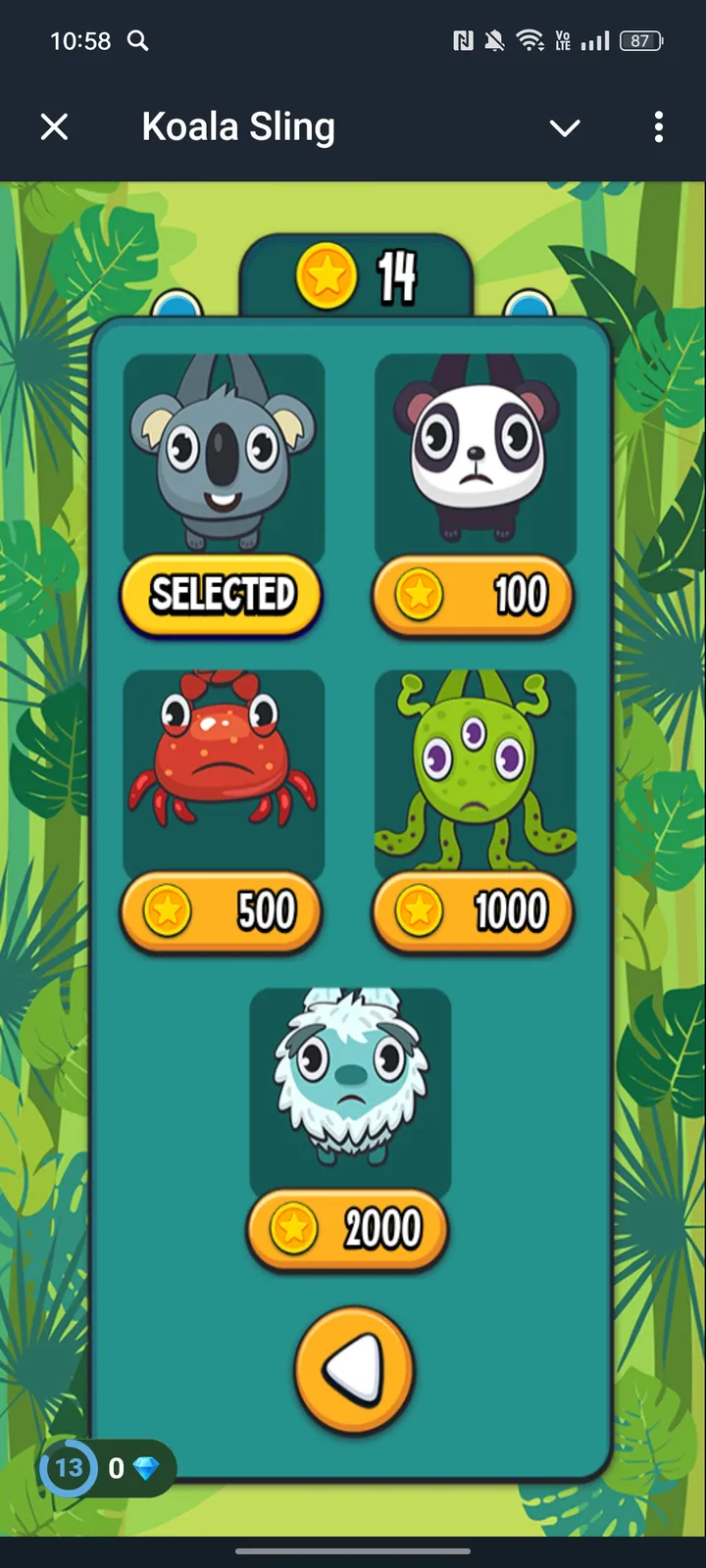This screenshot has width=706, height=1568.
Task: Close the Koala Sling game window
Action: point(55,126)
